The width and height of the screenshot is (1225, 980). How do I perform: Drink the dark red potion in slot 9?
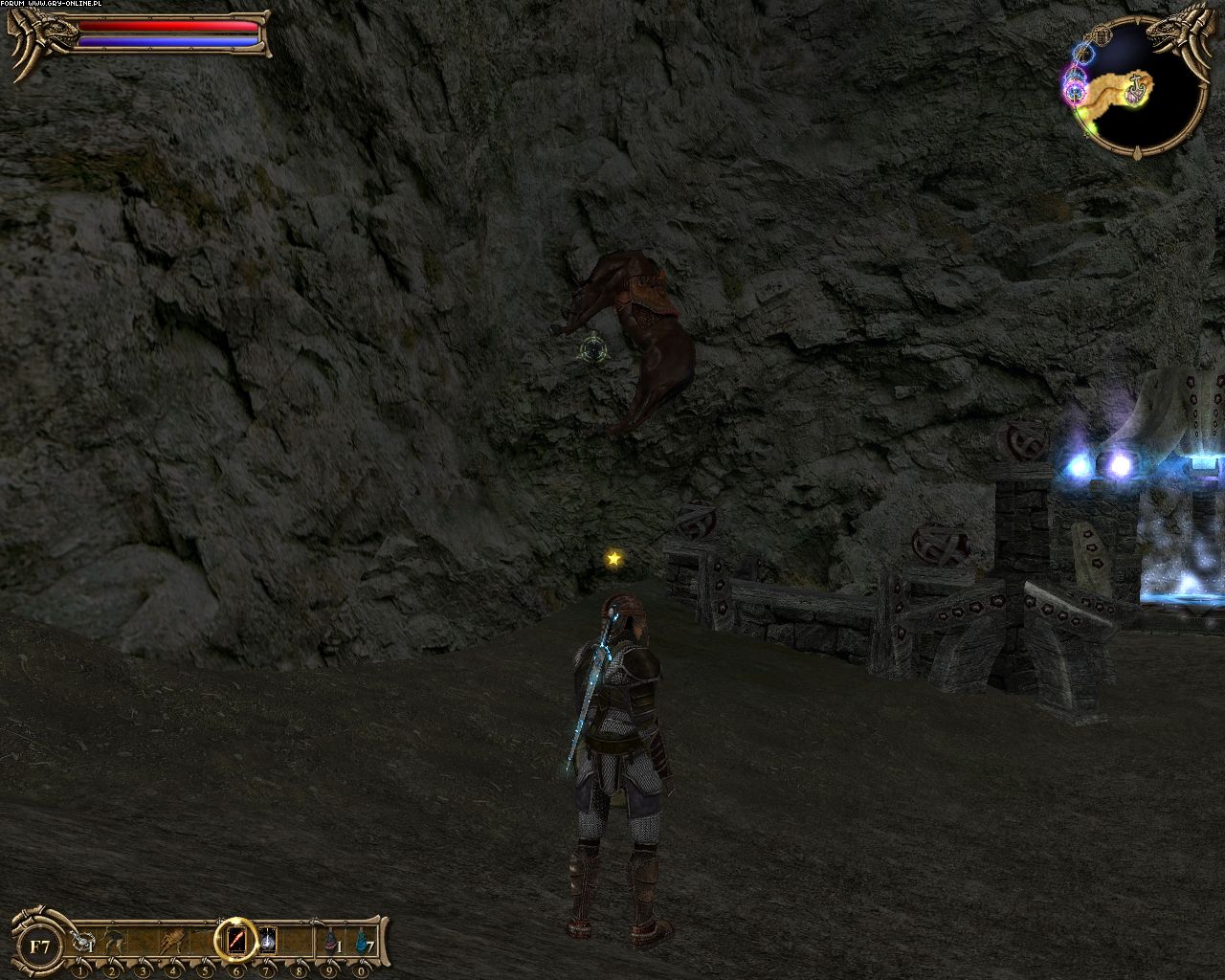coord(330,943)
